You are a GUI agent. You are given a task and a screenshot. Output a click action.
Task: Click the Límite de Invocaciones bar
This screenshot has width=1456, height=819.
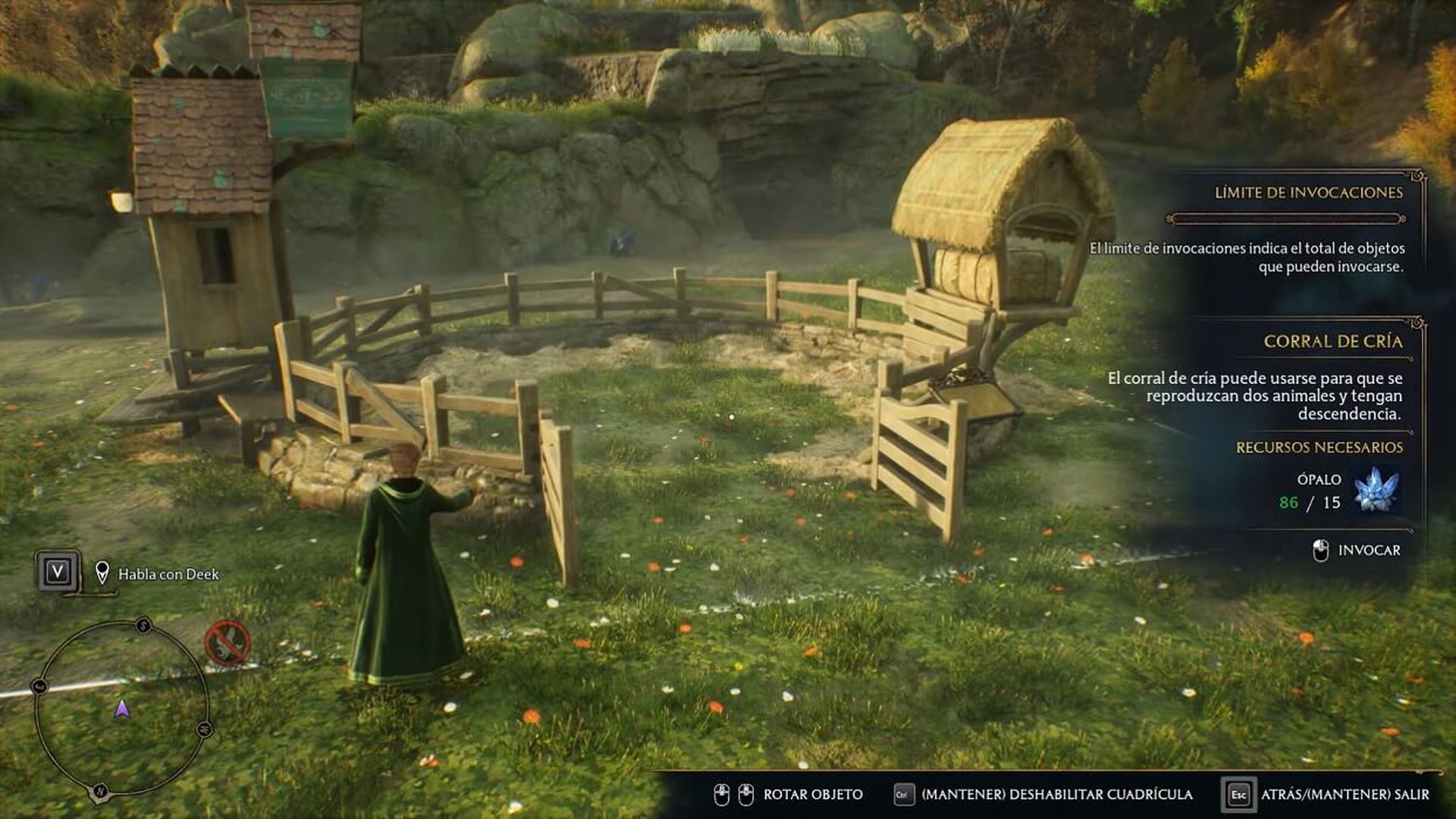click(x=1286, y=219)
